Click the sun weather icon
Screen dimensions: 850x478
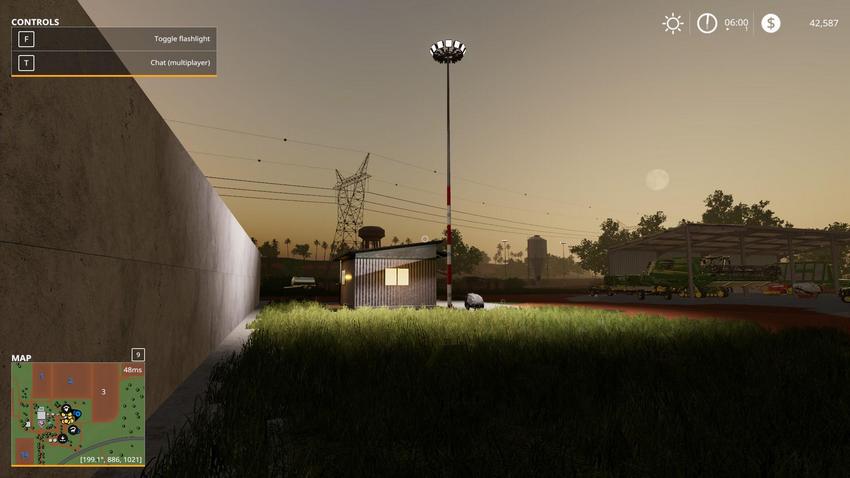tap(673, 23)
